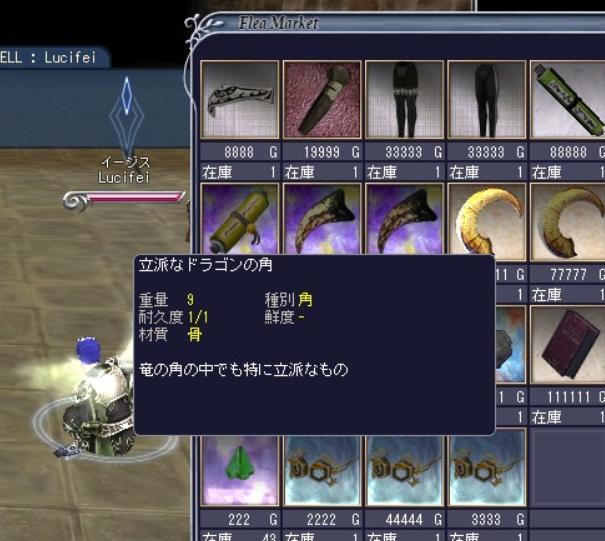
Task: Choose the curved yellow horn priced 77777 G
Action: coord(568,222)
